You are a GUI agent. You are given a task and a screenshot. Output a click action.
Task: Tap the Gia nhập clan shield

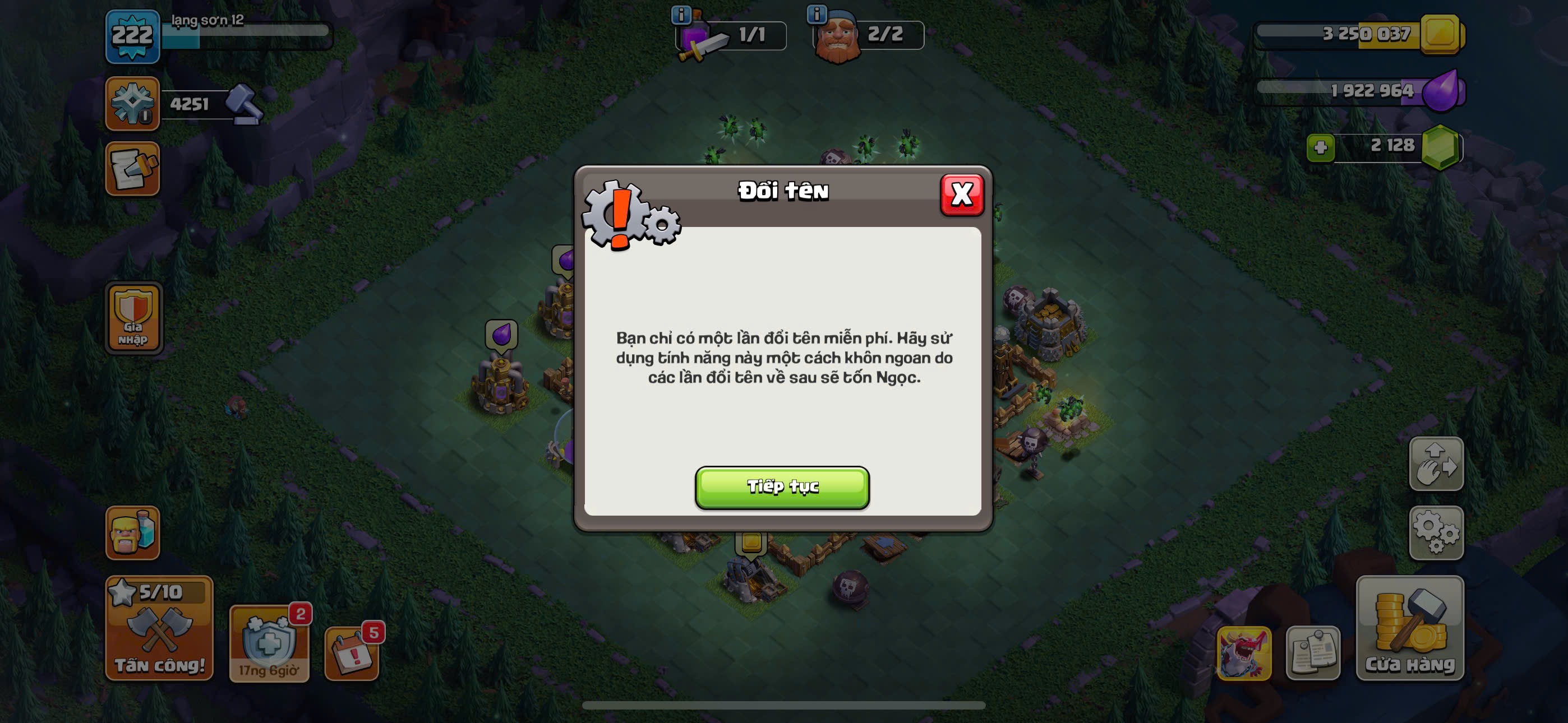[133, 318]
